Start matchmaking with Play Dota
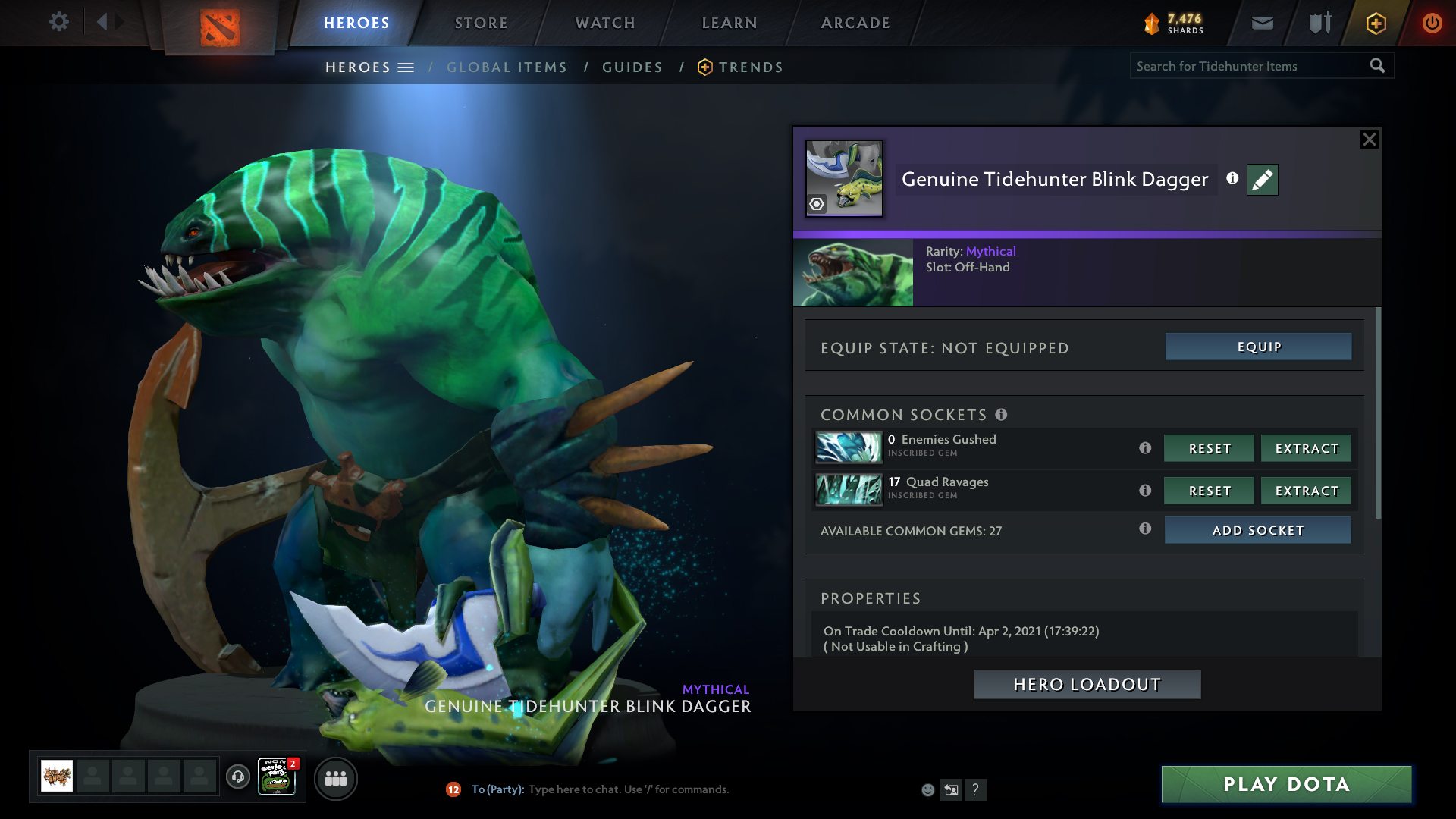Screen dimensions: 1456x819 click(x=1286, y=784)
